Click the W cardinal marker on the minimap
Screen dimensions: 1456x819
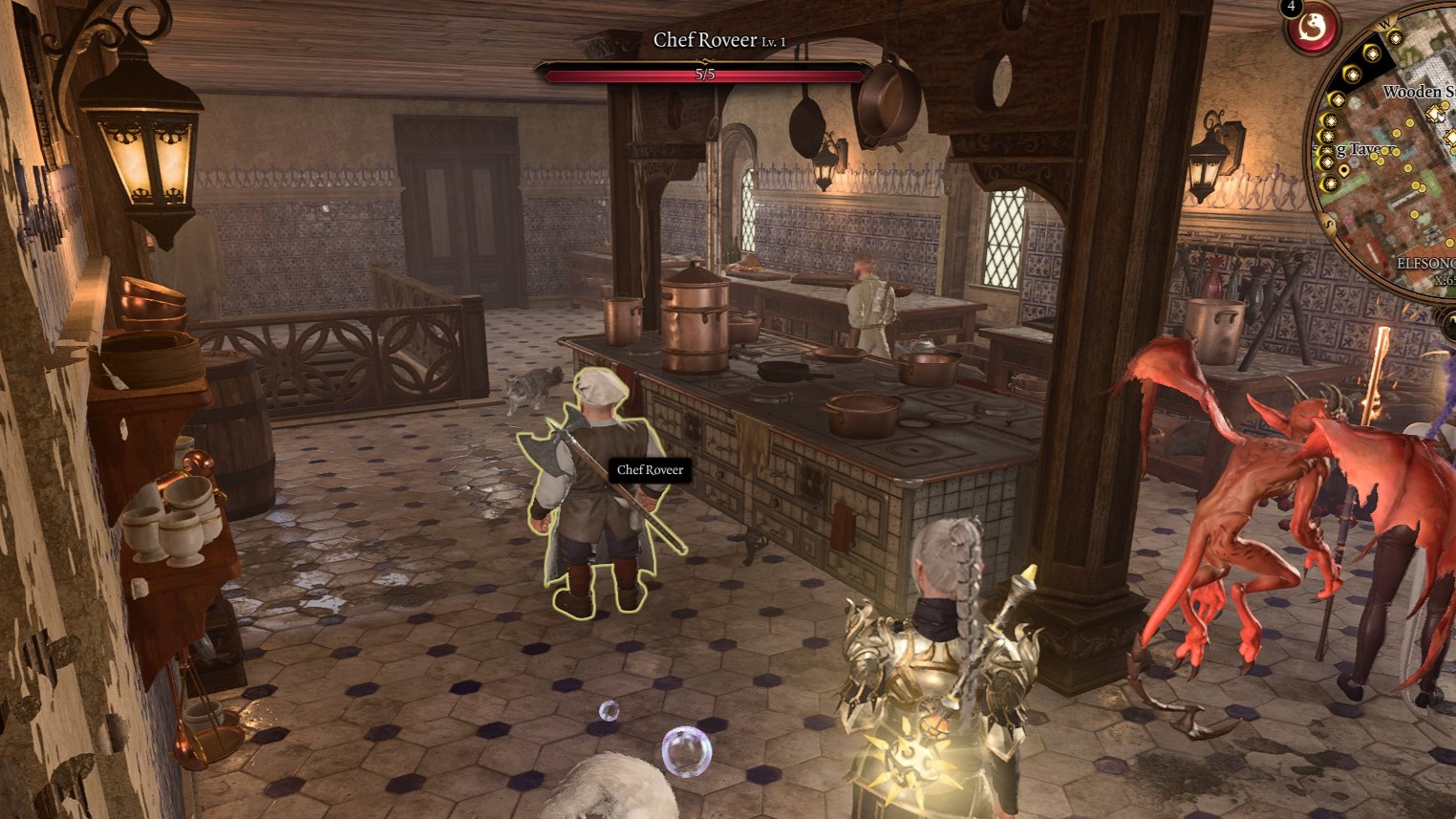(x=1384, y=25)
